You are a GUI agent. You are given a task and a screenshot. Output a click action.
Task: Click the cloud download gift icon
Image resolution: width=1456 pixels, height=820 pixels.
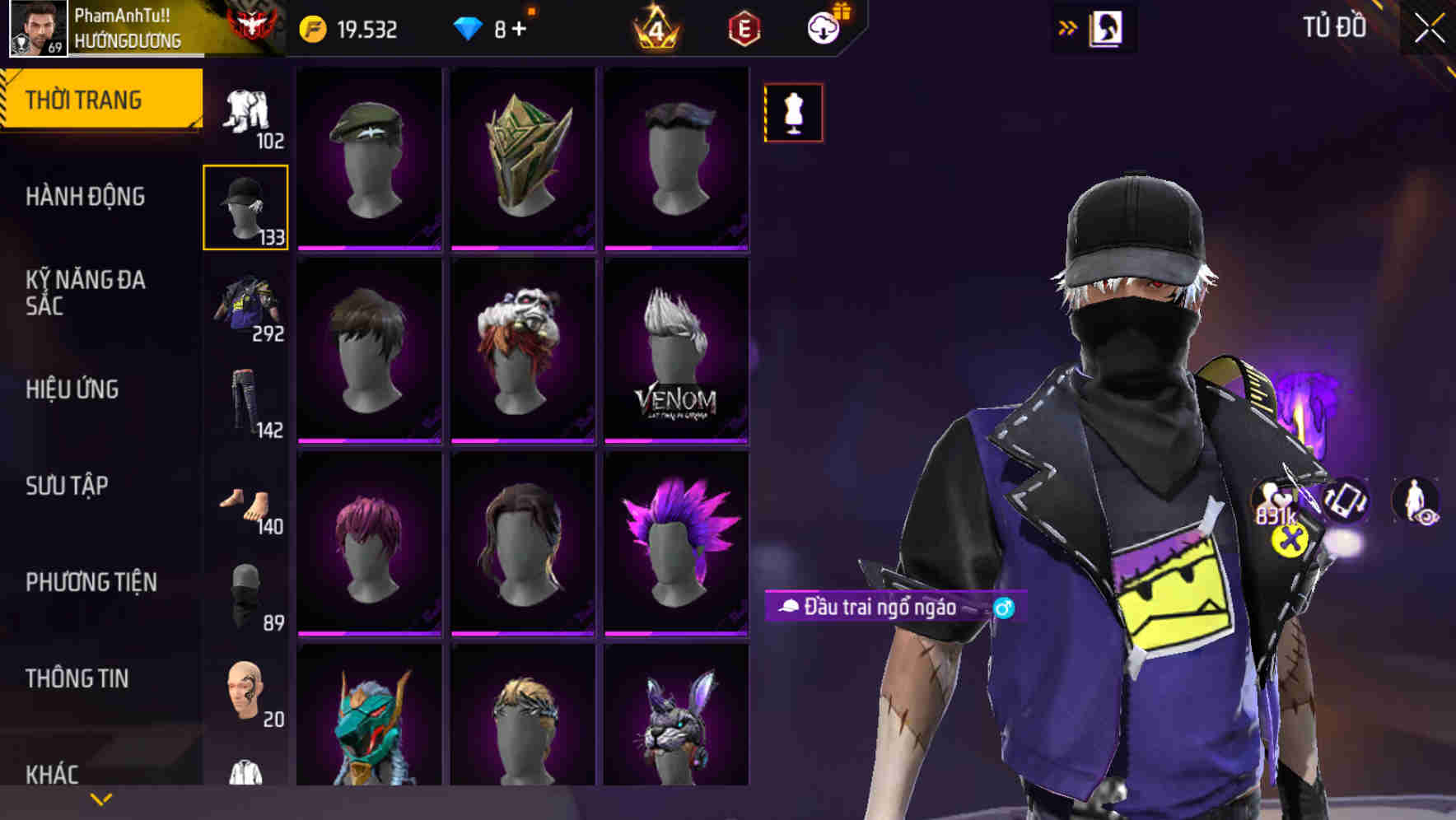(824, 27)
